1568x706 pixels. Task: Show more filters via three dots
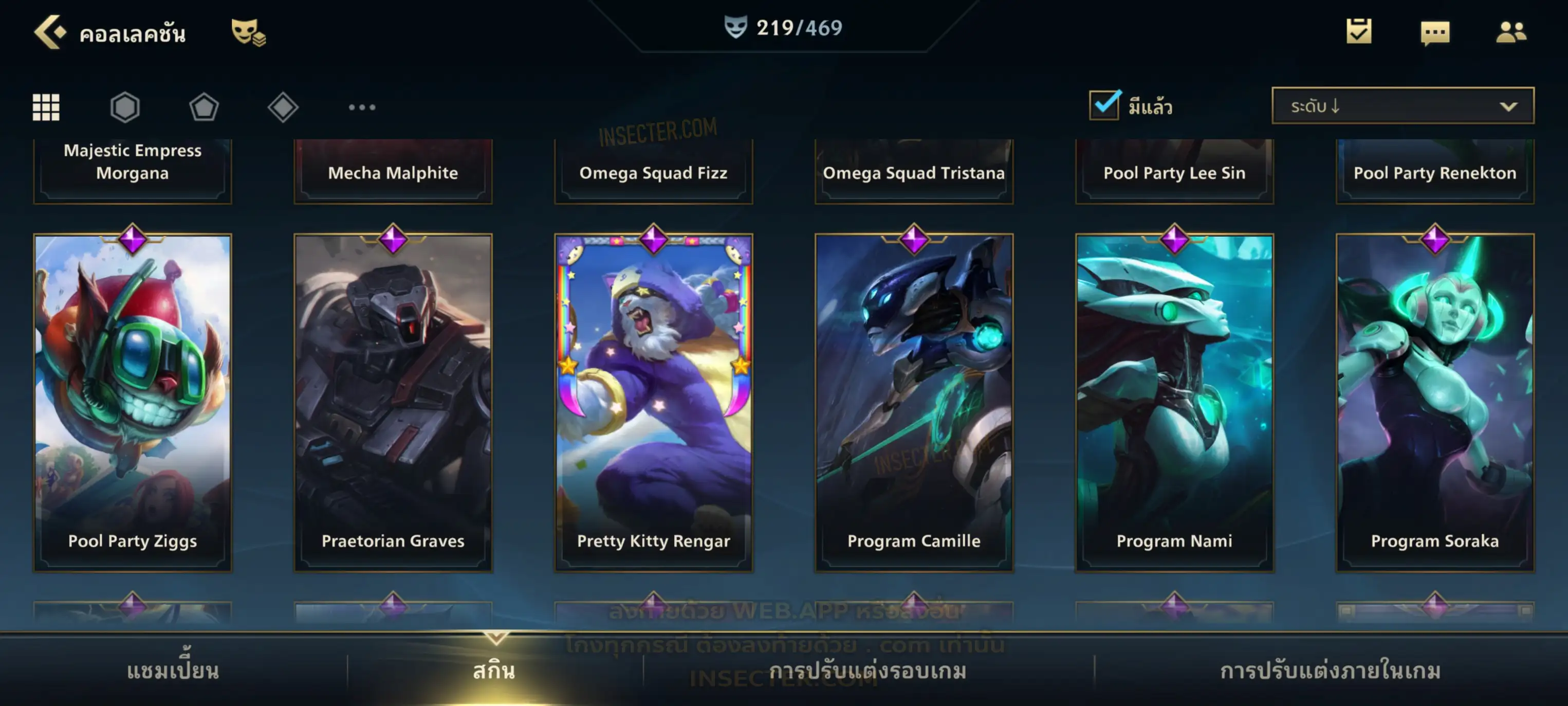tap(362, 107)
